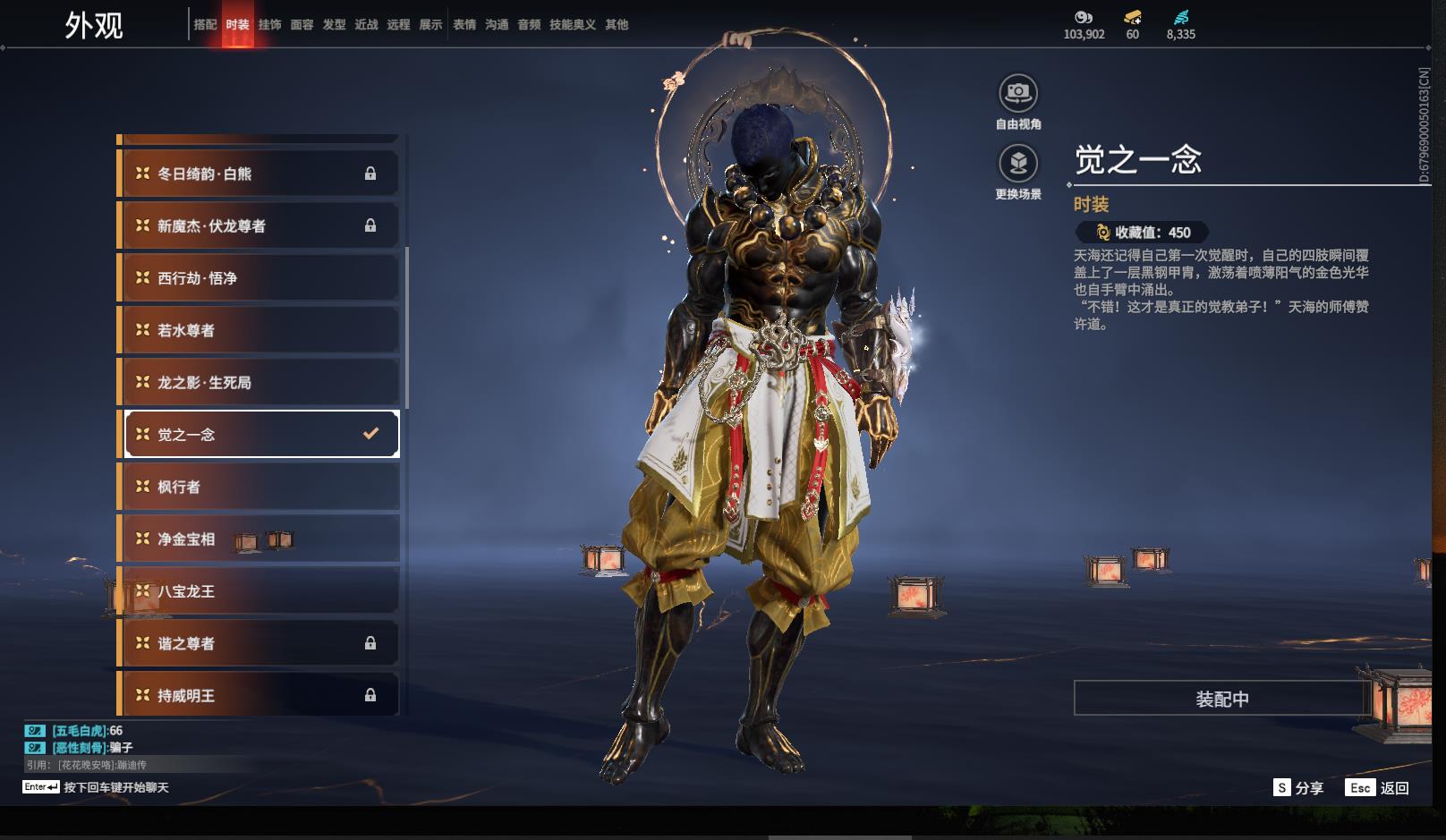Choose the 枫行者 outfit
1446x840 pixels.
click(259, 487)
